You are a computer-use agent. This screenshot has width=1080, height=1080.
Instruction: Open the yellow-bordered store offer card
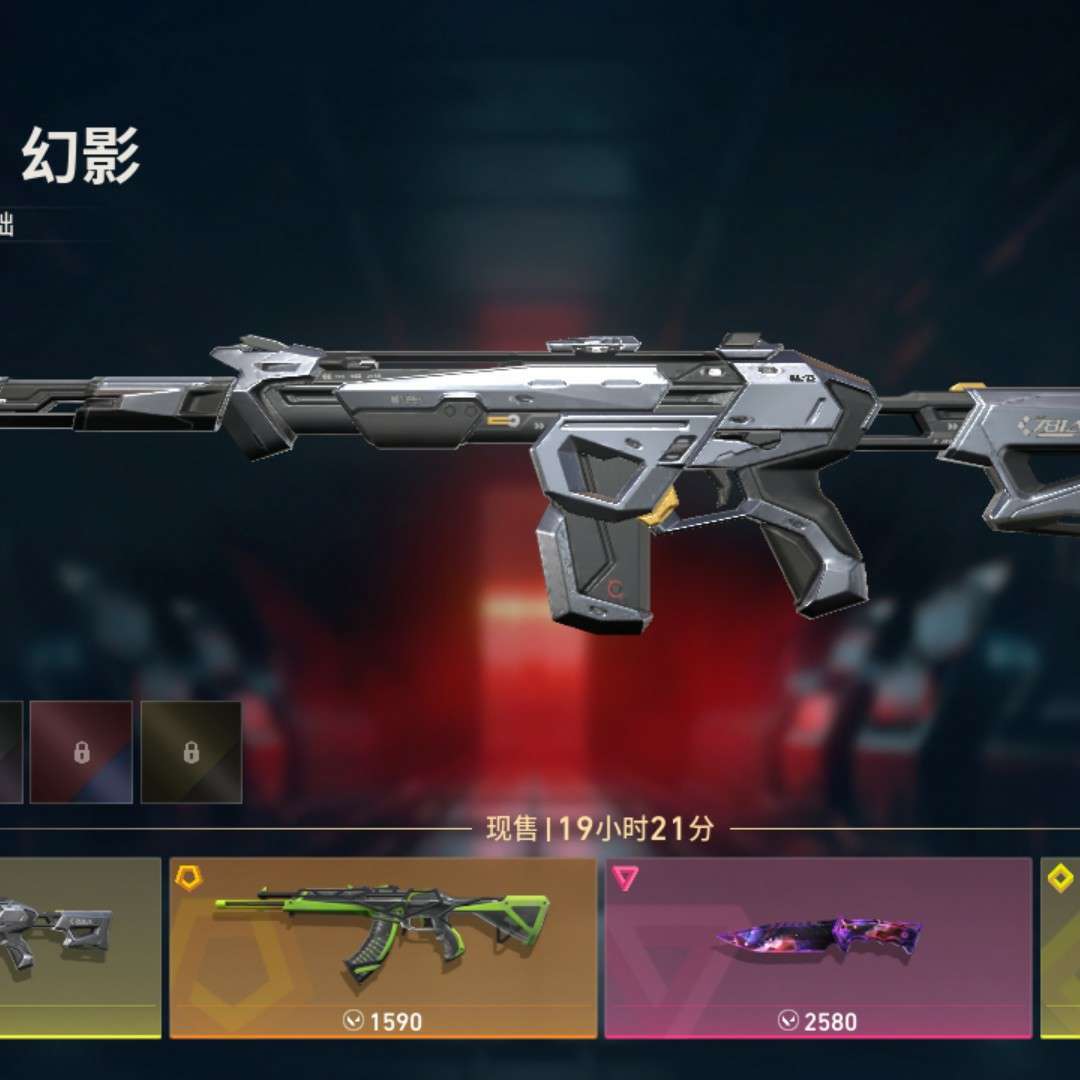(1061, 946)
